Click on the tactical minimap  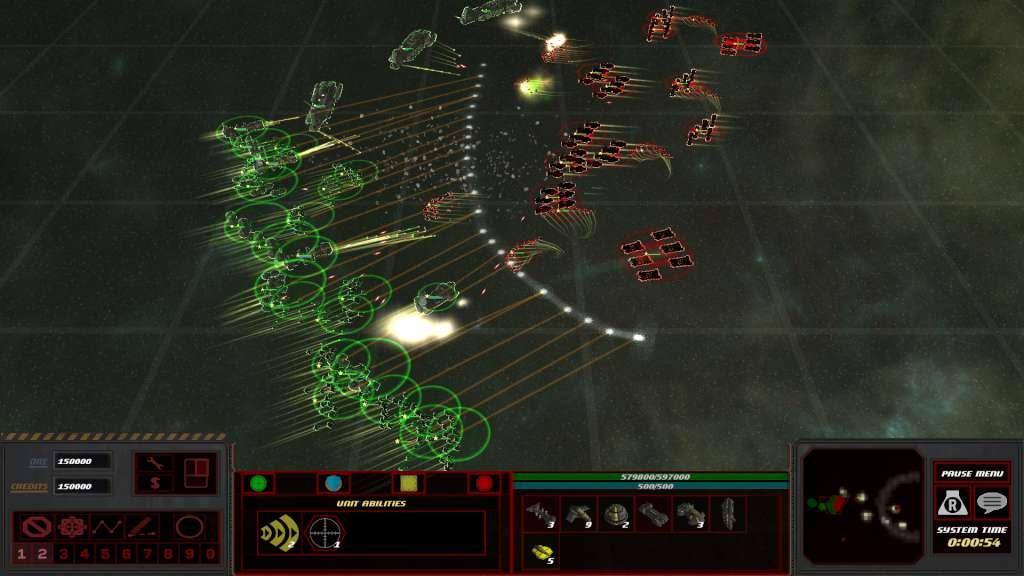(862, 505)
